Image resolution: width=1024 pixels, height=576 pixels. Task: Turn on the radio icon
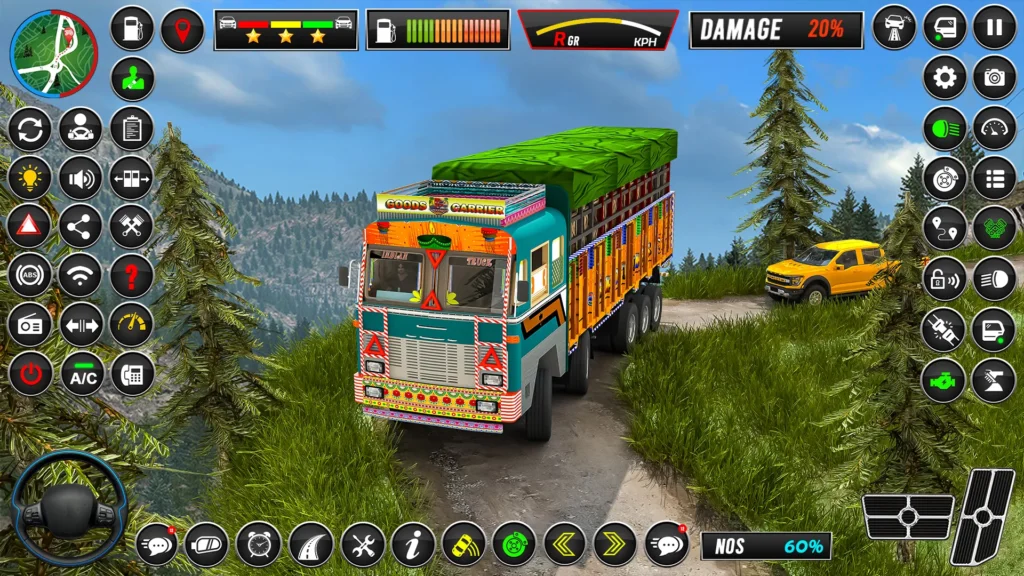[x=30, y=324]
